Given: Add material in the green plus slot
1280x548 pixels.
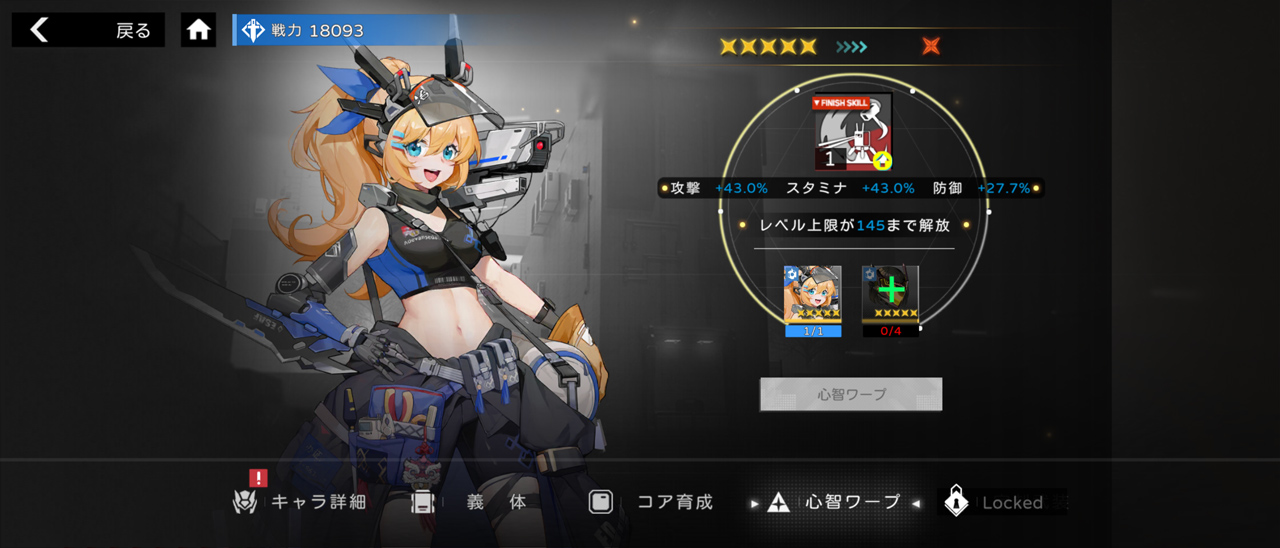Looking at the screenshot, I should pyautogui.click(x=890, y=295).
